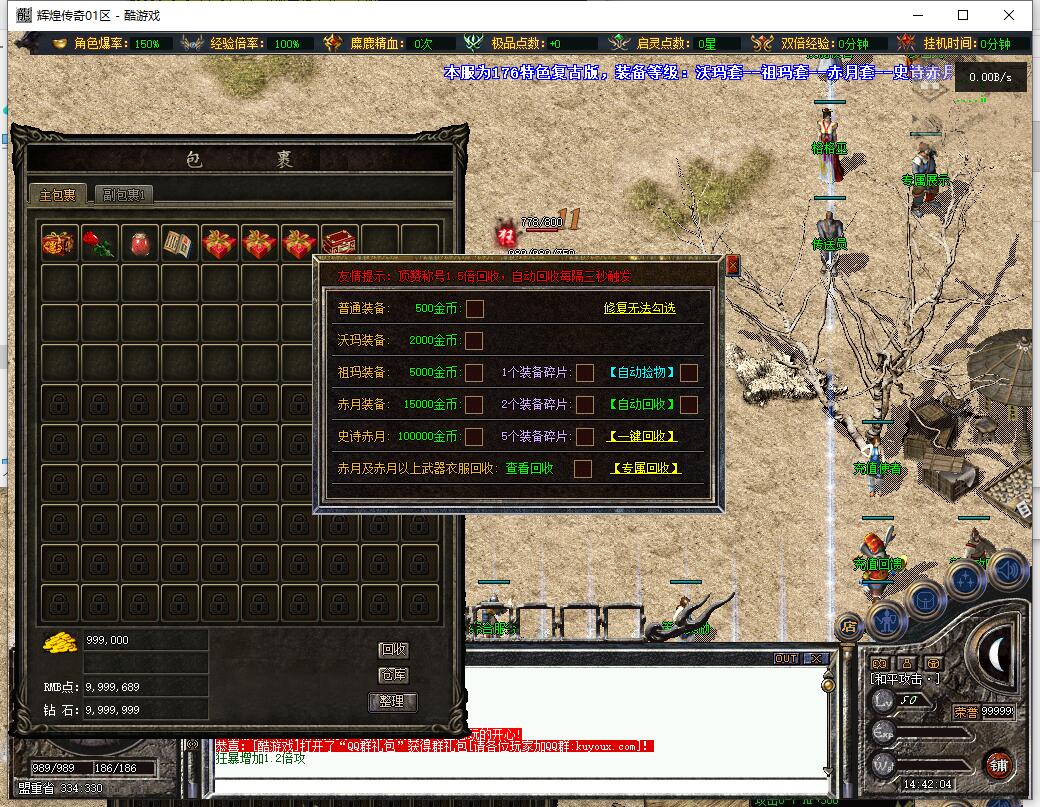Enable the 自动回收 checkbox
The image size is (1040, 807).
click(689, 405)
